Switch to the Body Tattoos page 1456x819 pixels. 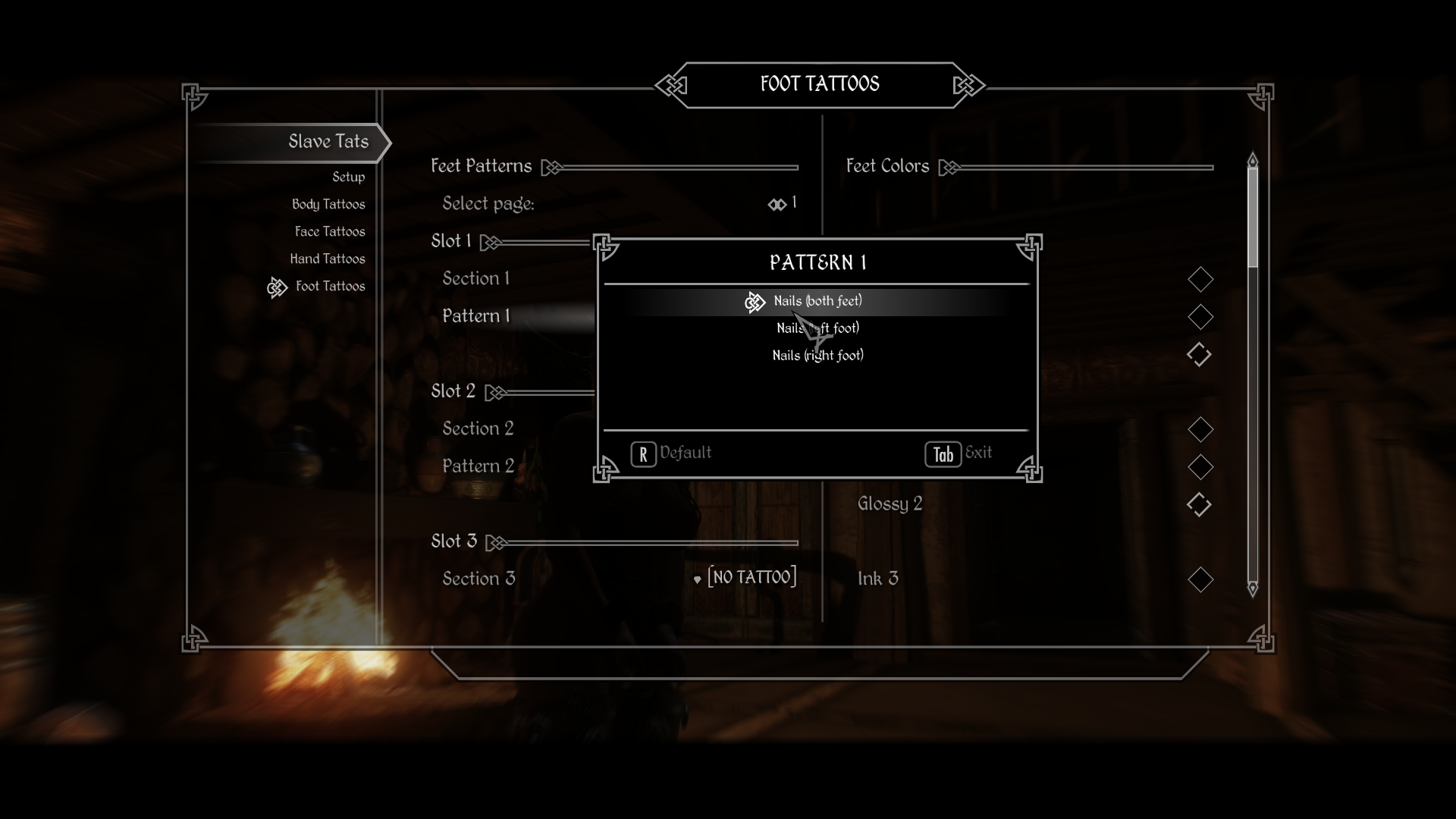click(328, 204)
